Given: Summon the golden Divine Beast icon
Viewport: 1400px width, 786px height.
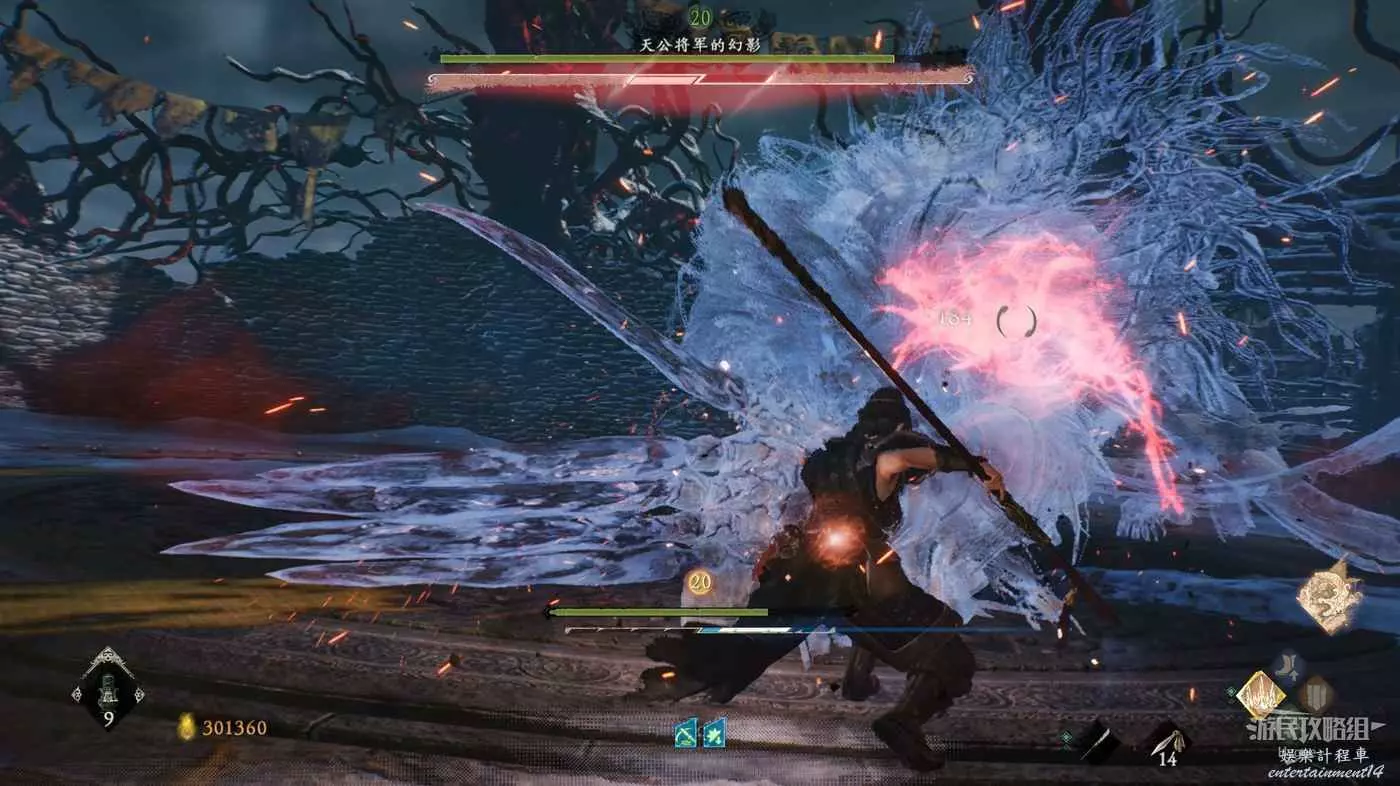Looking at the screenshot, I should pos(1330,597).
